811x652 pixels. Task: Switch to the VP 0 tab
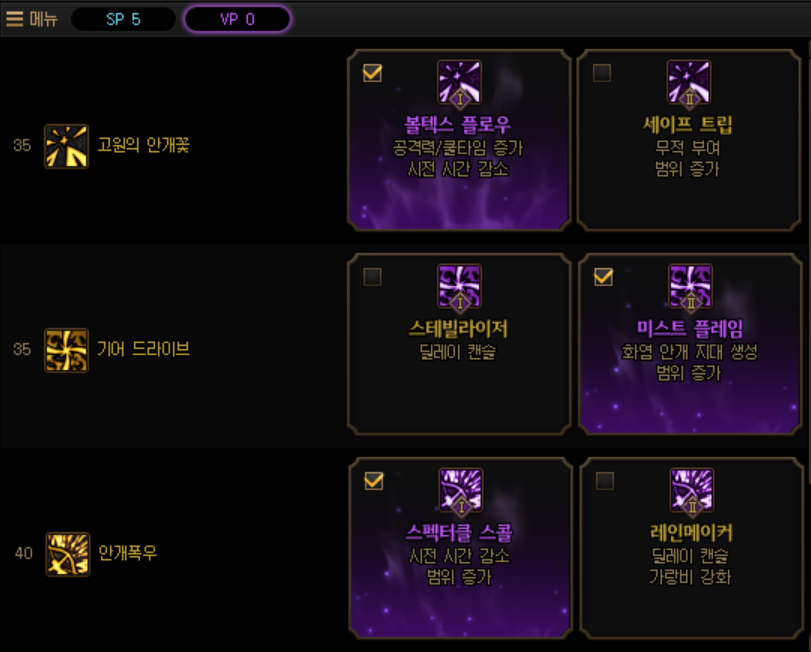pos(238,19)
